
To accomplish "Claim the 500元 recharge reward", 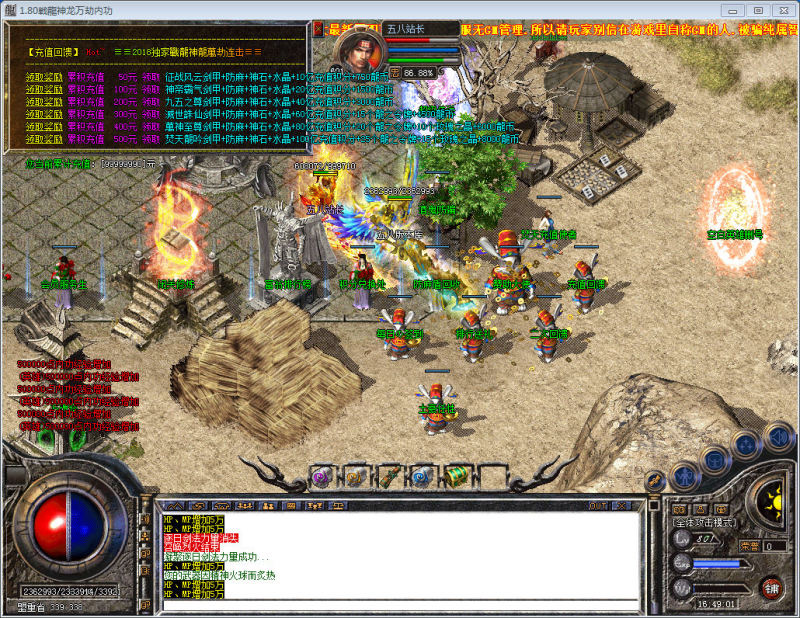I will click(x=44, y=138).
